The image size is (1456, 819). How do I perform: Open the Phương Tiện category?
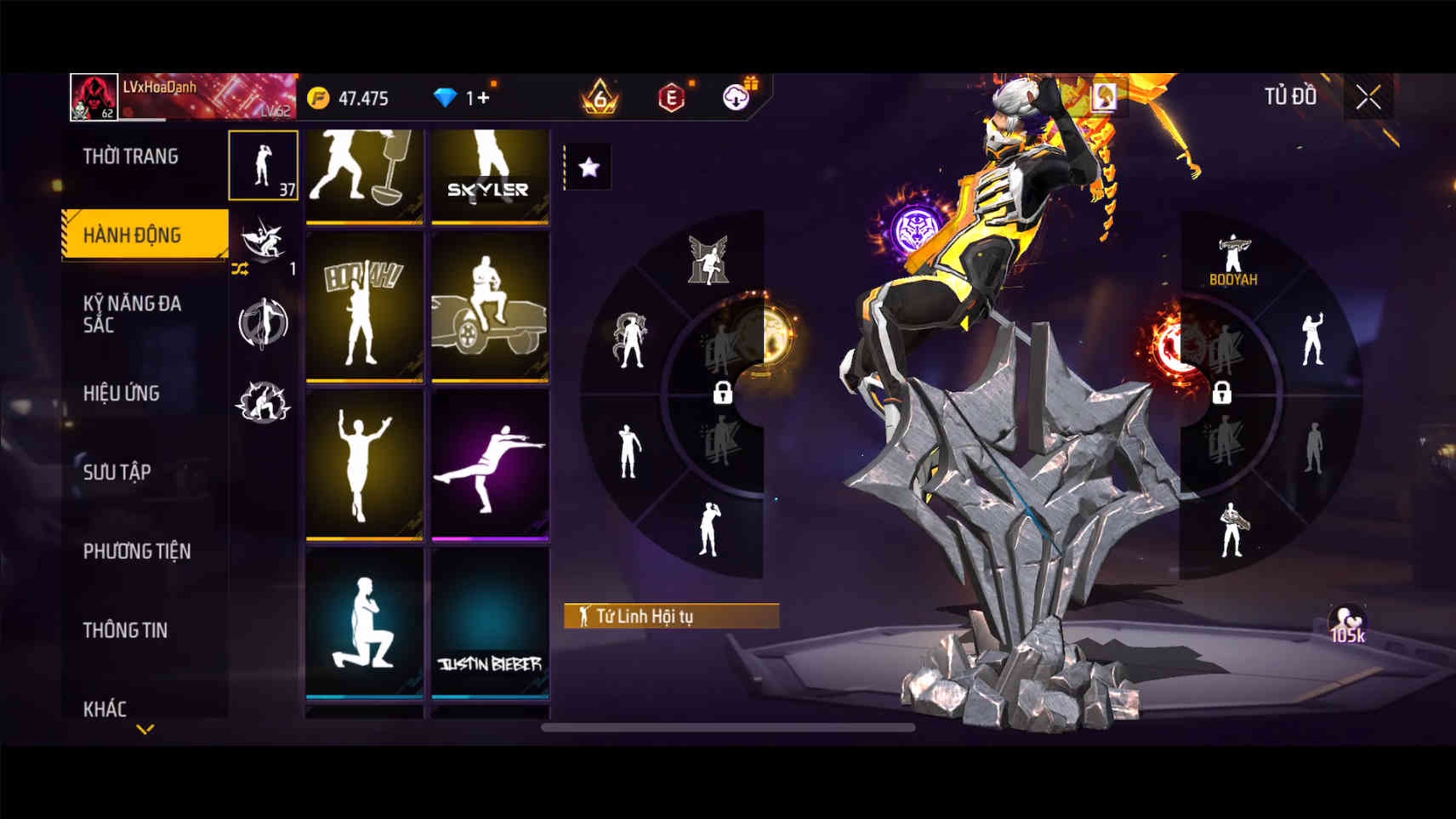click(x=137, y=551)
